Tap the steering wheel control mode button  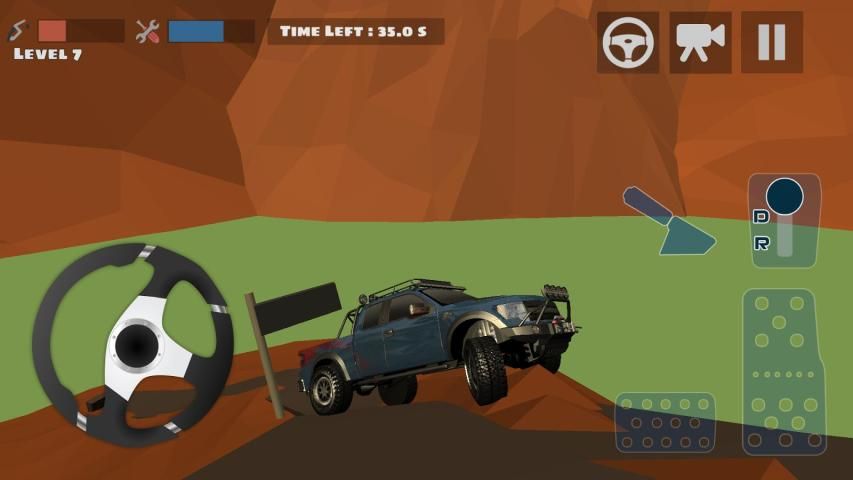[x=628, y=42]
